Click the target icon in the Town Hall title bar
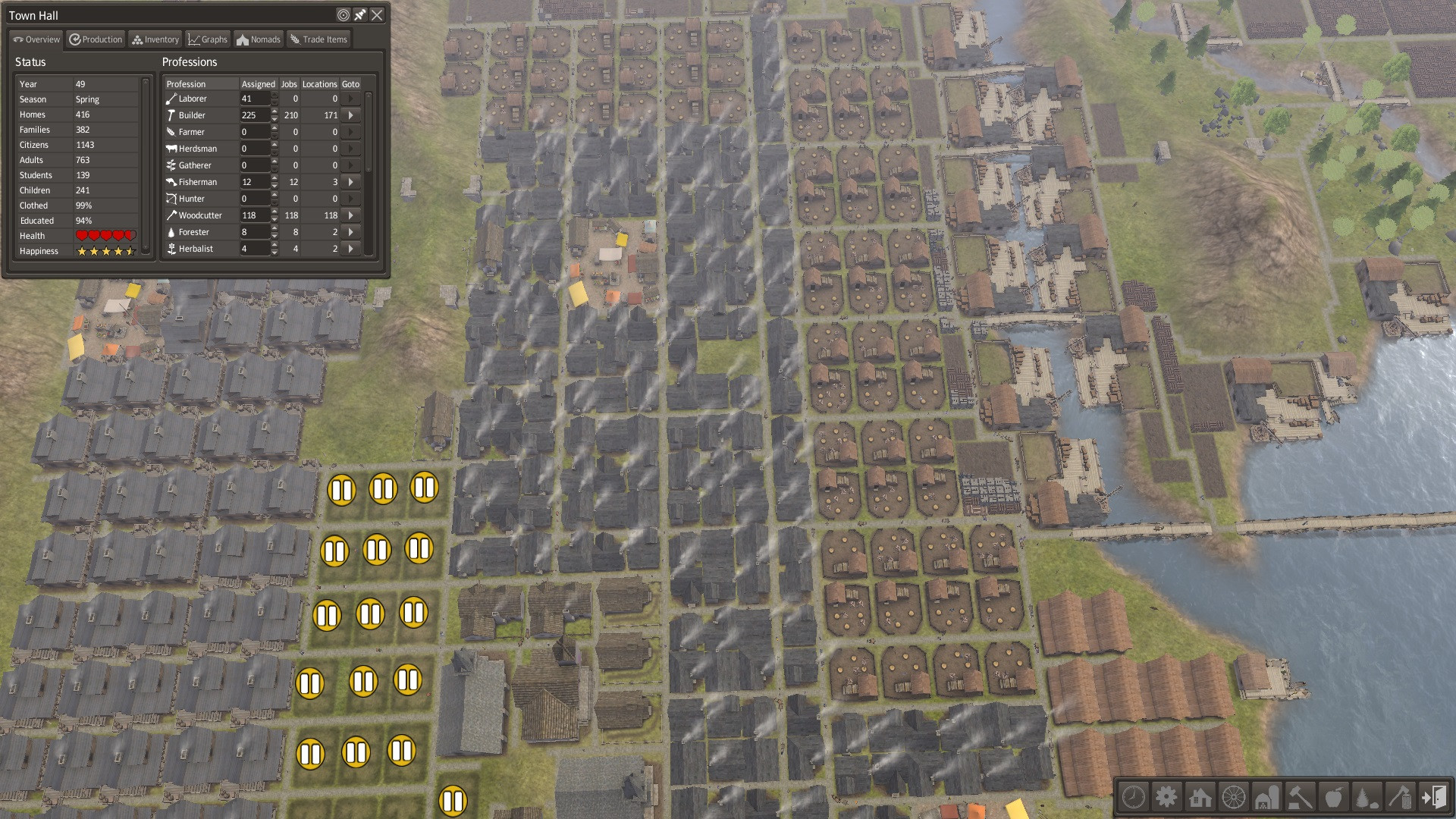This screenshot has height=819, width=1456. pos(344,14)
